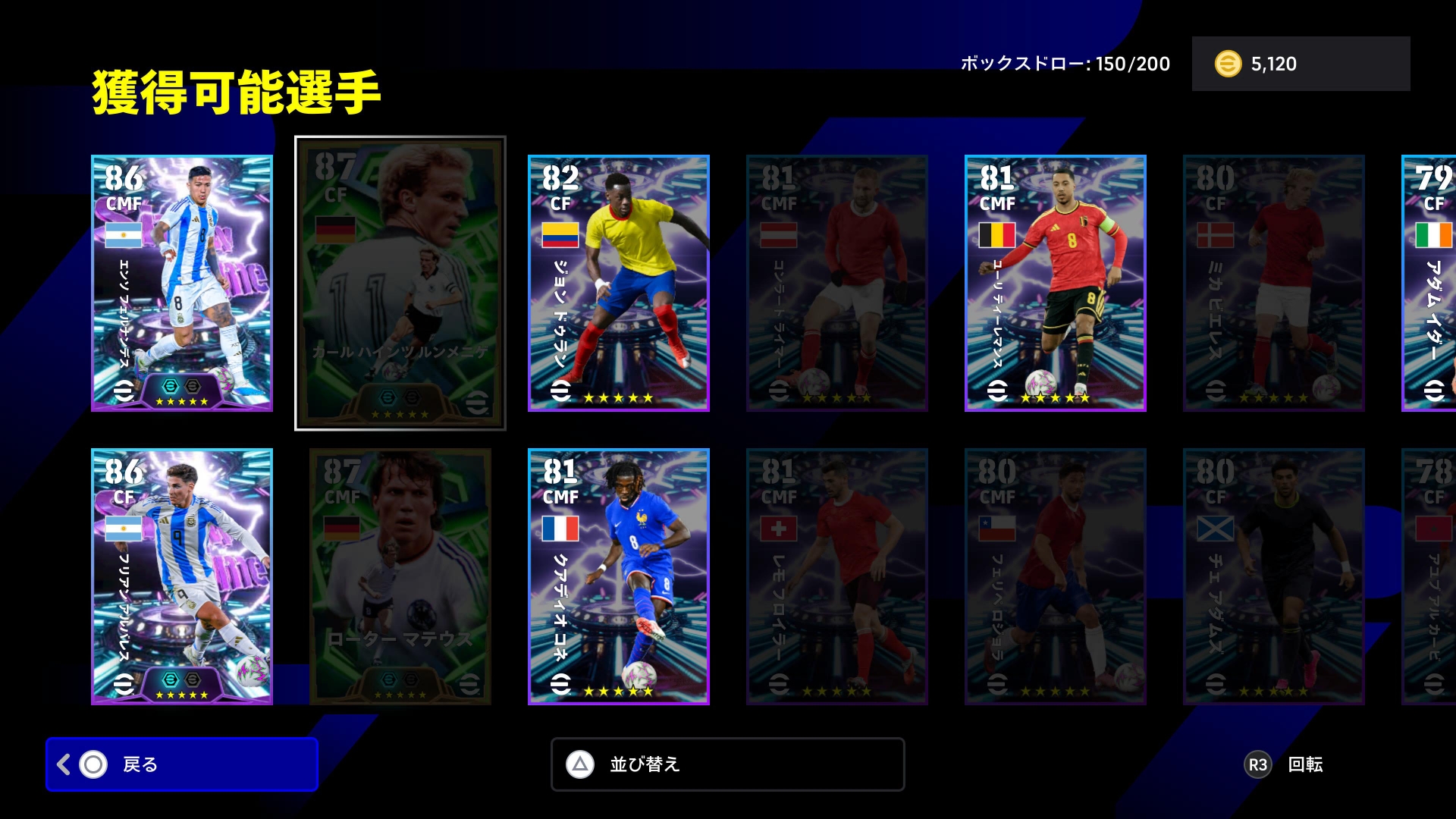Viewport: 1456px width, 819px height.
Task: Choose the 87 CF Rummenigge Germany card
Action: [x=400, y=284]
